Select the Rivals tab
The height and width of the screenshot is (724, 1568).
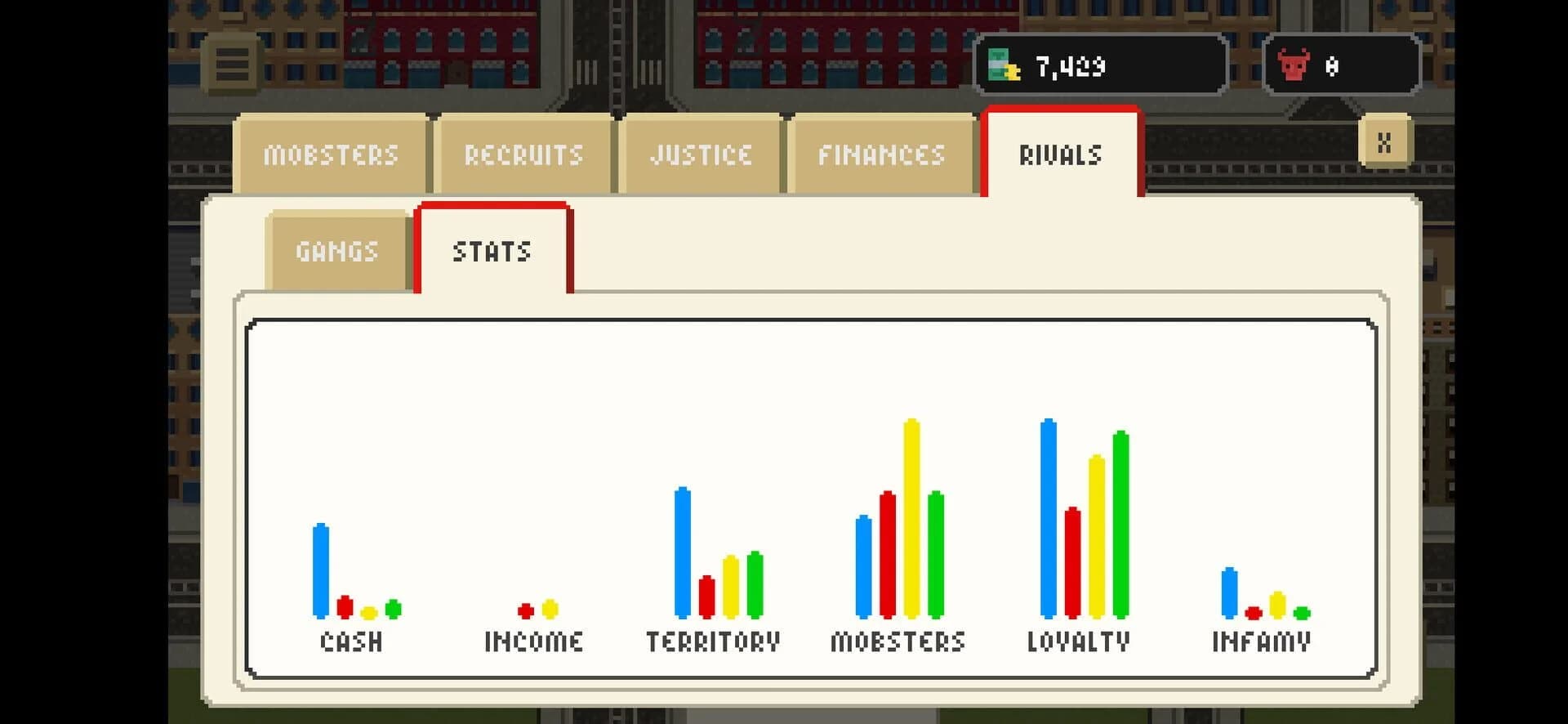click(x=1061, y=154)
